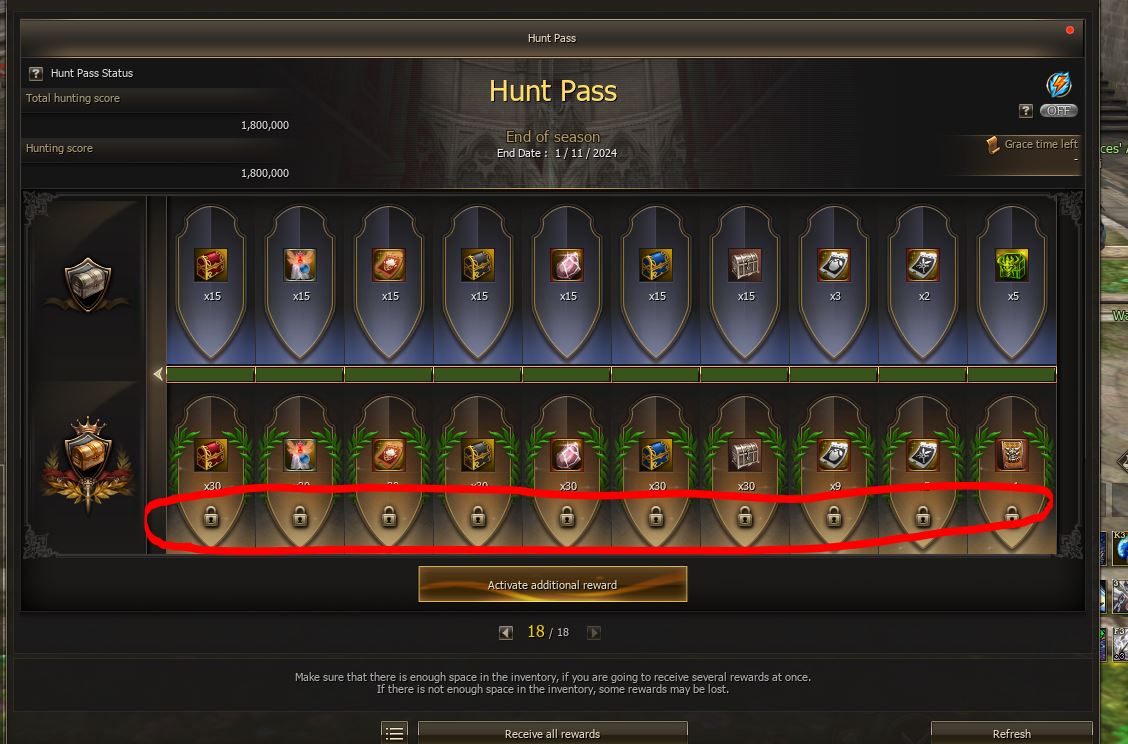This screenshot has width=1128, height=744.
Task: Click the blue lightning orb icon
Action: coord(1058,84)
